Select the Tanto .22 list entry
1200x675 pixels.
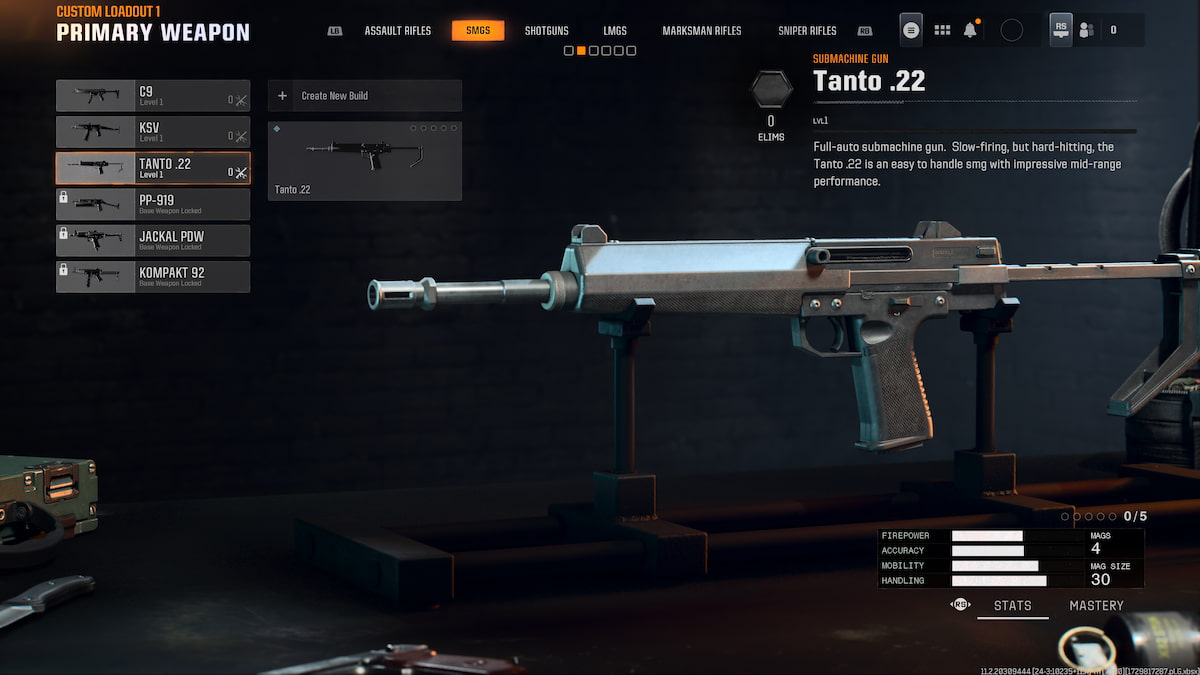(153, 168)
